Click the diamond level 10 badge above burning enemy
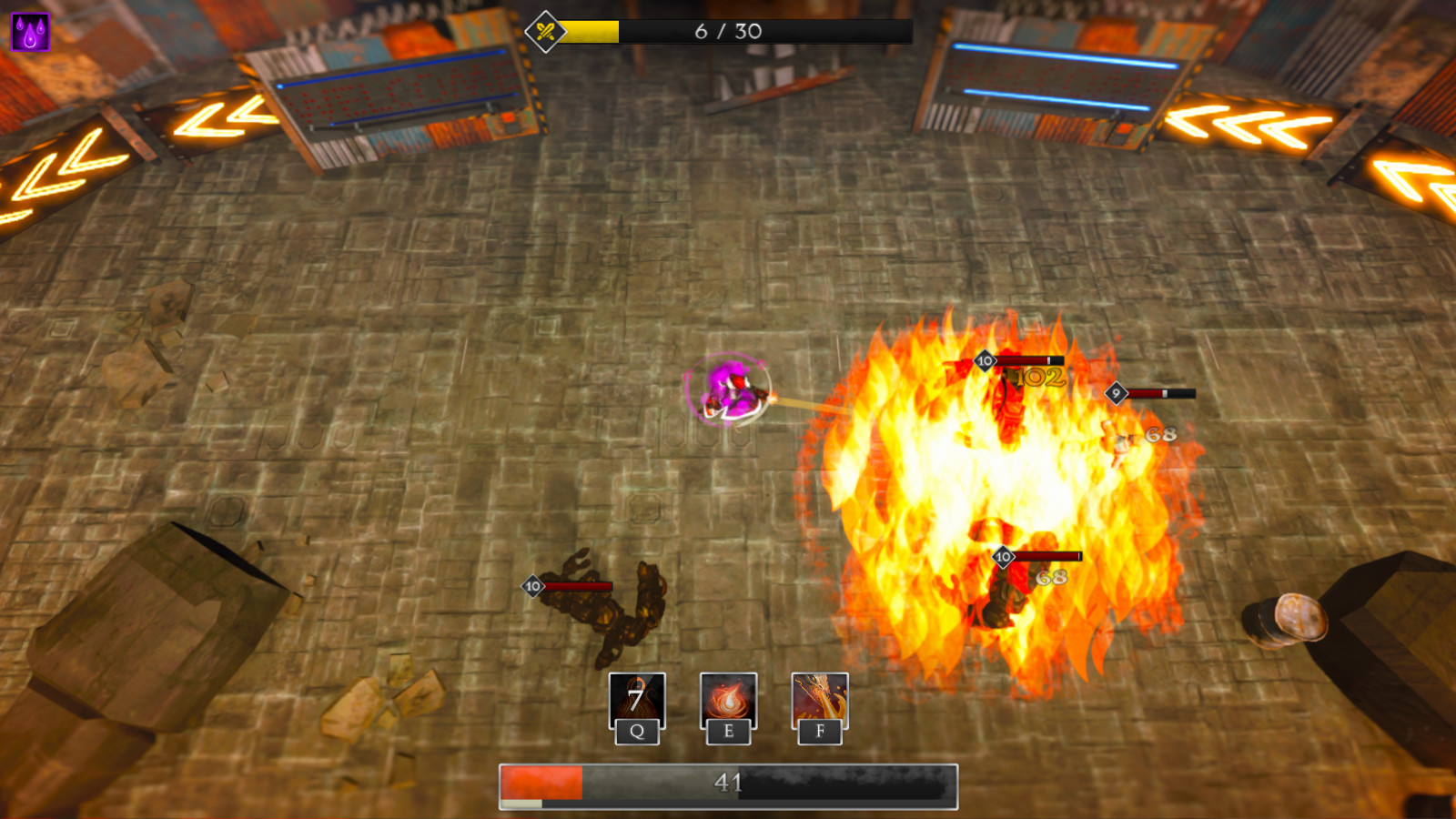The image size is (1456, 819). pyautogui.click(x=985, y=359)
